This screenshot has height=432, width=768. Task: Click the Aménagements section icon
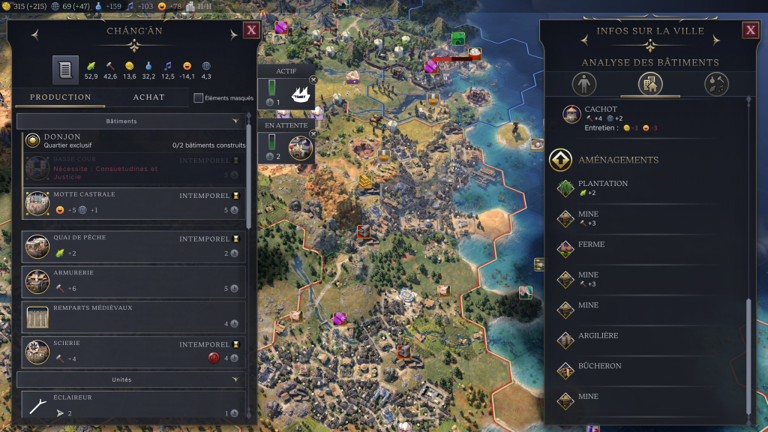point(561,160)
